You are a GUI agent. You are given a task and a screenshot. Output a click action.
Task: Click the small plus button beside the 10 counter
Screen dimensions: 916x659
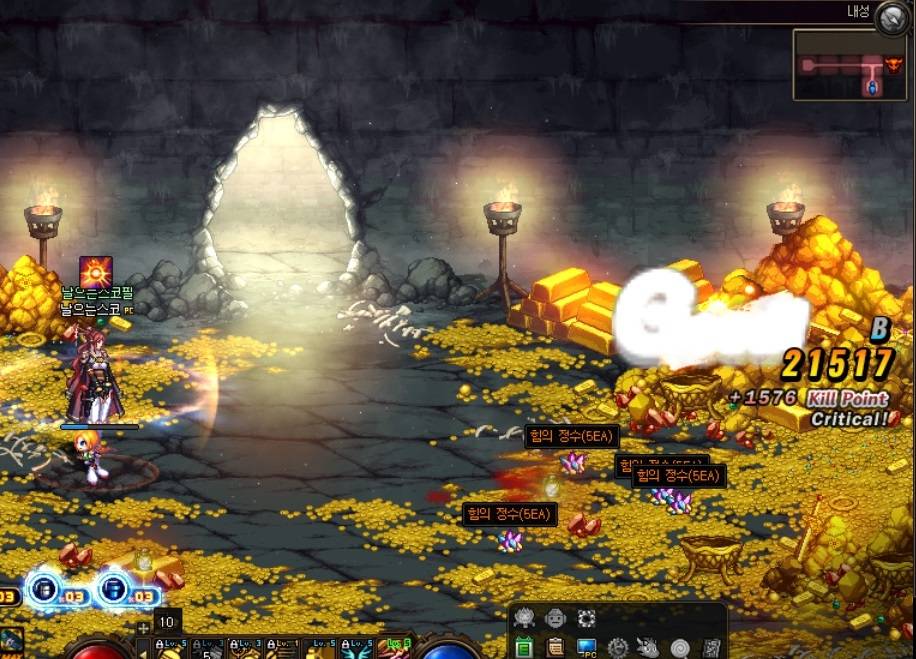point(144,628)
